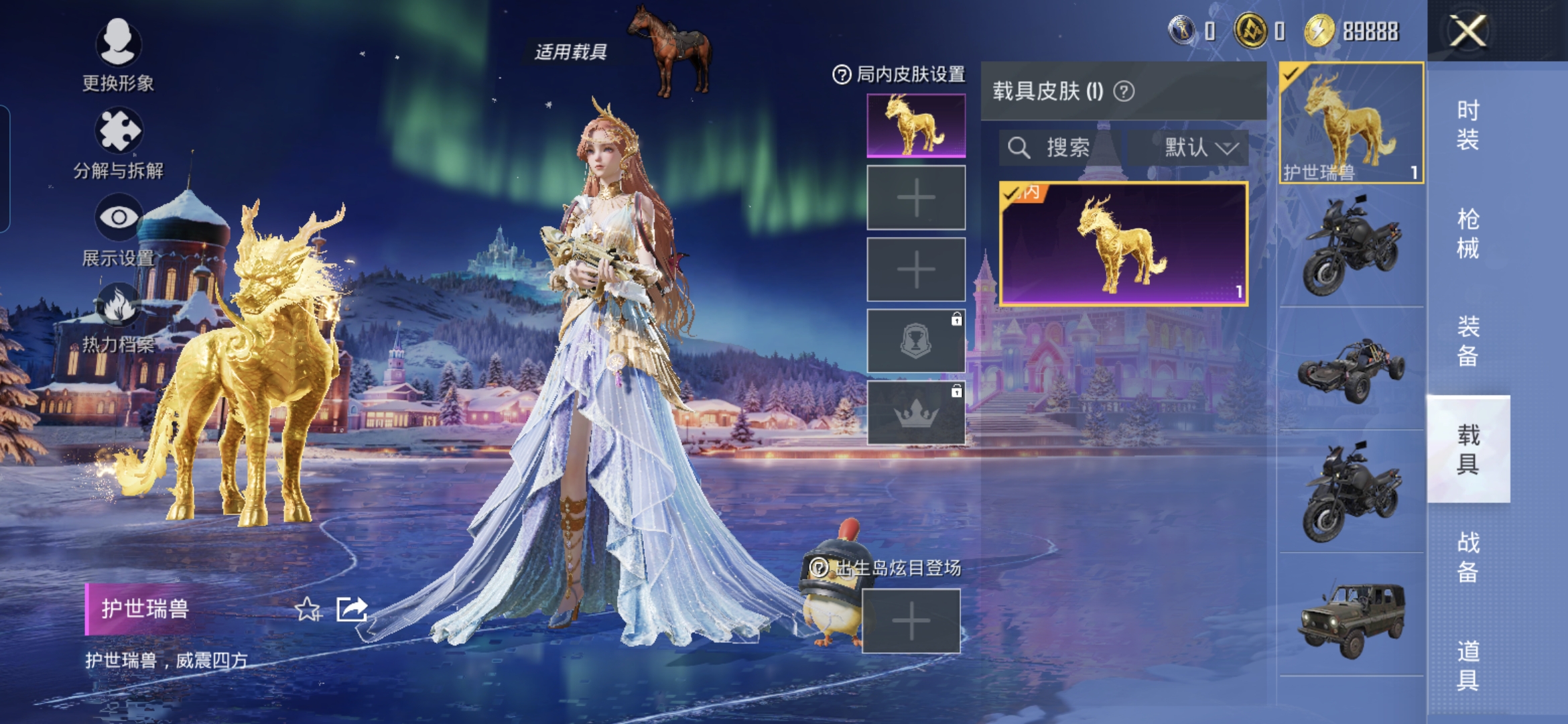Choose the buggy vehicle in list
The image size is (1568, 724).
(x=1351, y=369)
